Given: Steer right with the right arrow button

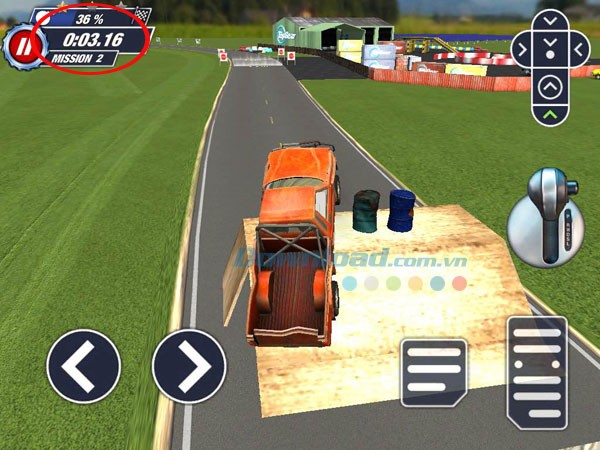Looking at the screenshot, I should coord(189,366).
